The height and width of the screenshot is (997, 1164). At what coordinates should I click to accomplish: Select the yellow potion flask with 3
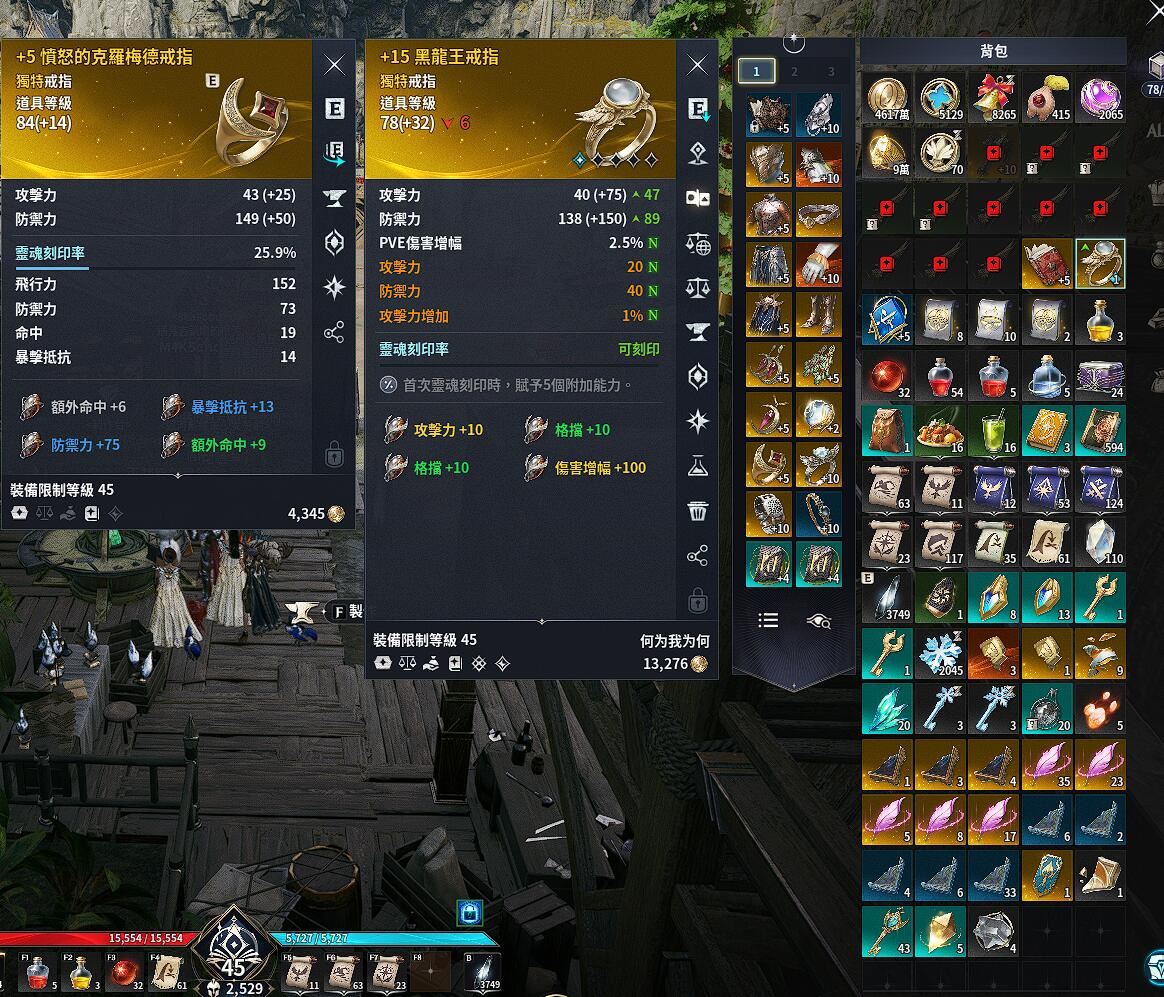(1100, 319)
